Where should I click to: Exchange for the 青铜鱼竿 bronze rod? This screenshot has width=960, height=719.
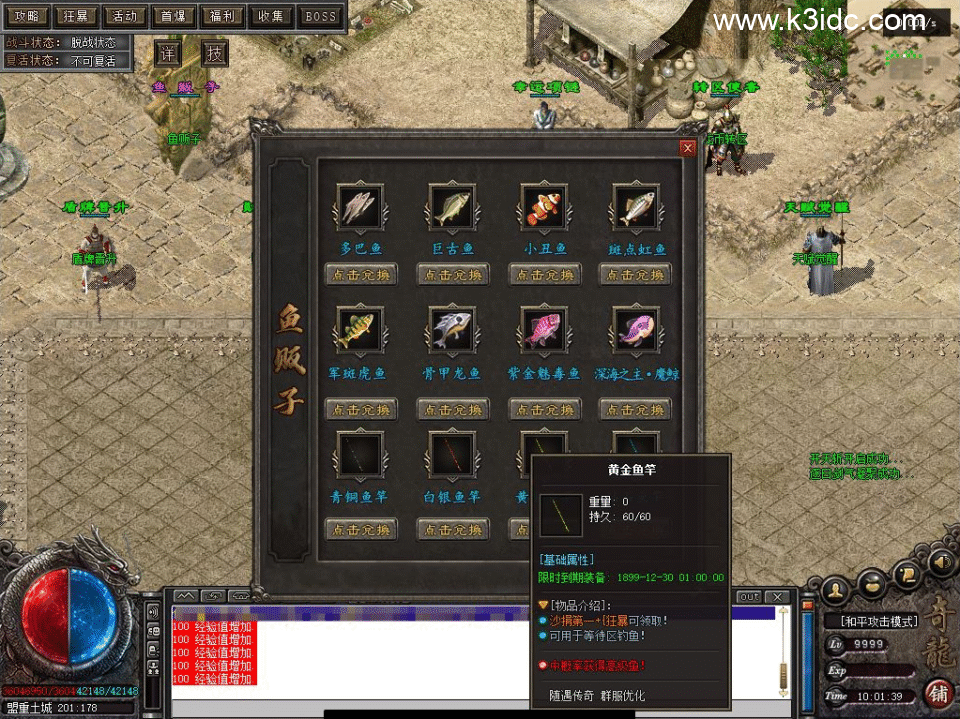(361, 529)
